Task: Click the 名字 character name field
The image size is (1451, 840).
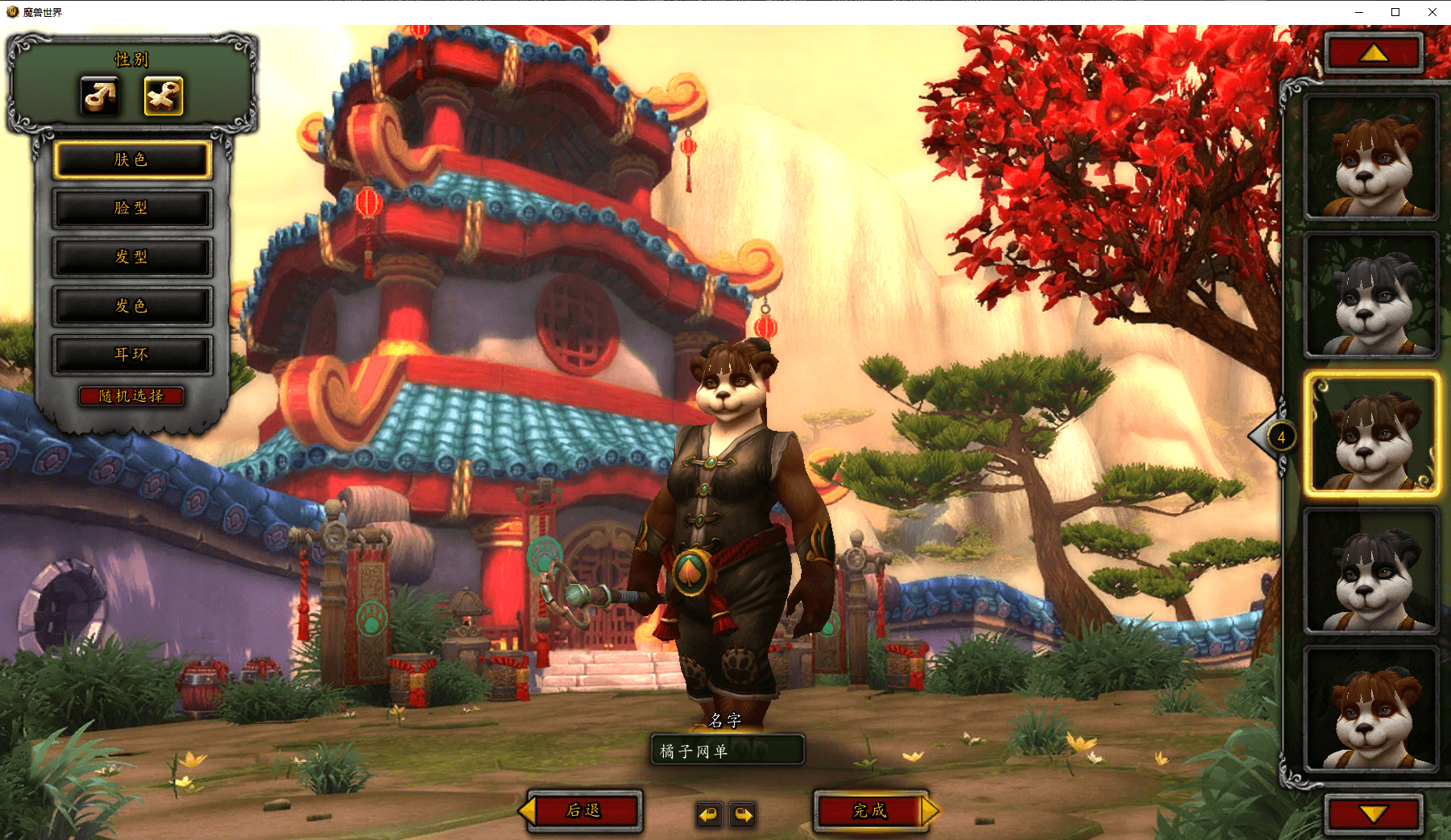Action: coord(727,751)
